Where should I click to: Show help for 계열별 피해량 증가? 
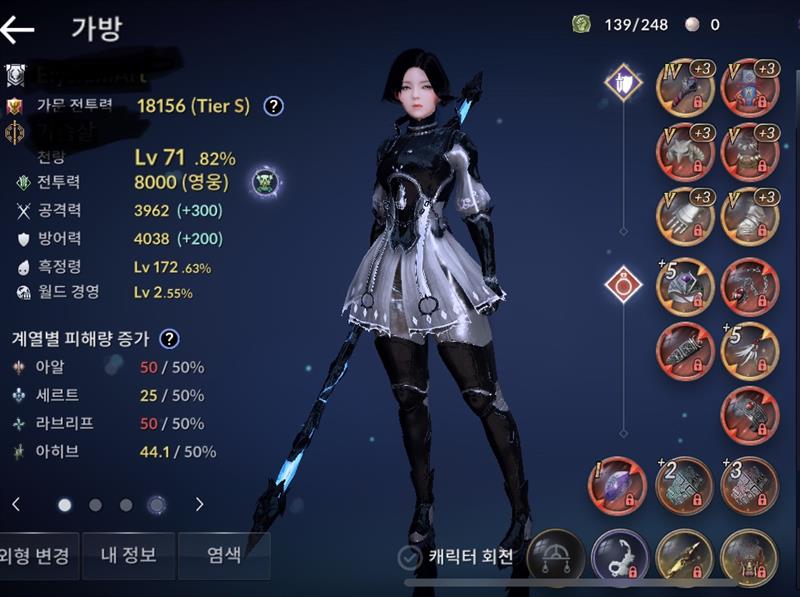[170, 339]
